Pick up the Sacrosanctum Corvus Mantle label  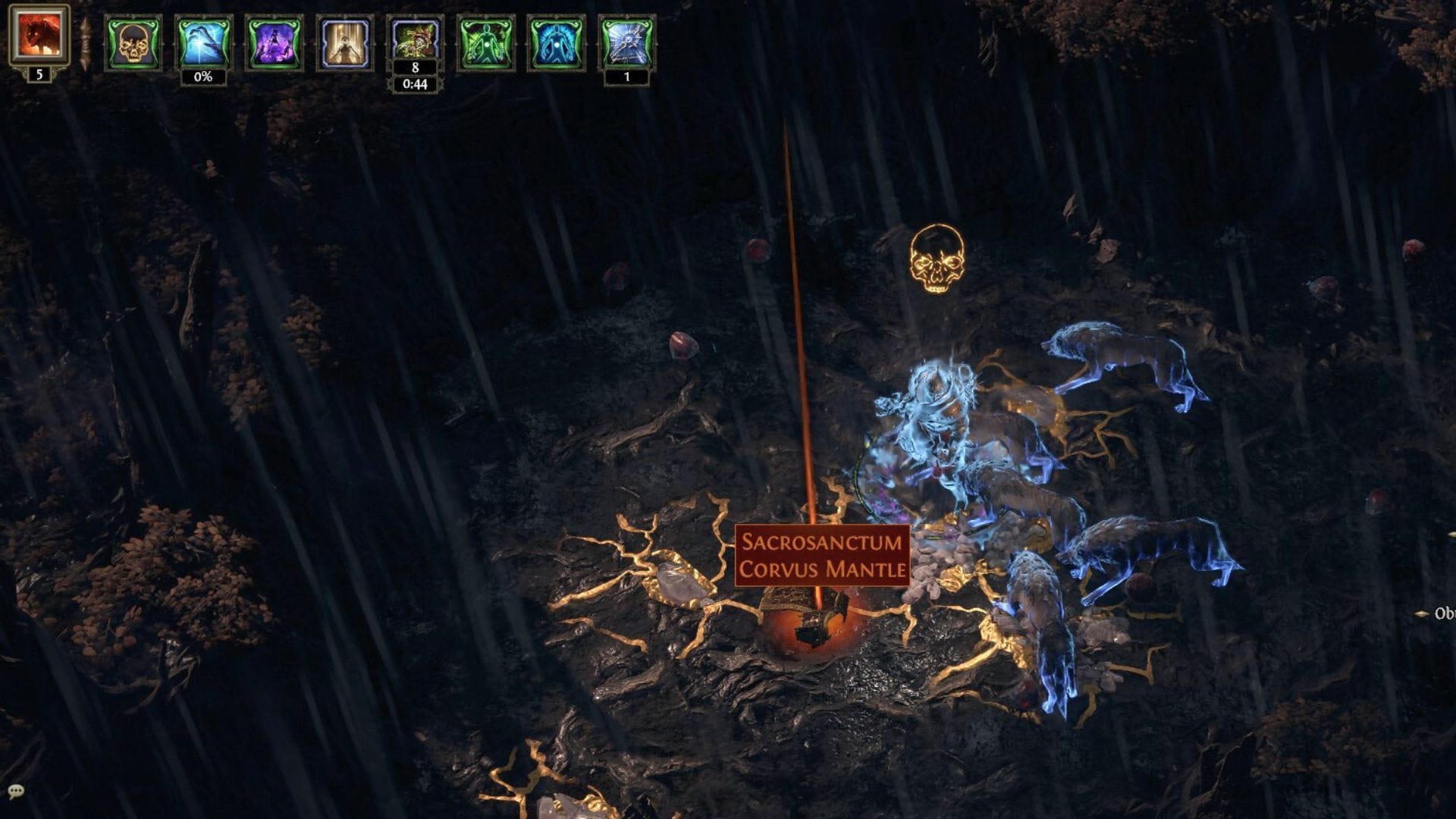pos(822,555)
